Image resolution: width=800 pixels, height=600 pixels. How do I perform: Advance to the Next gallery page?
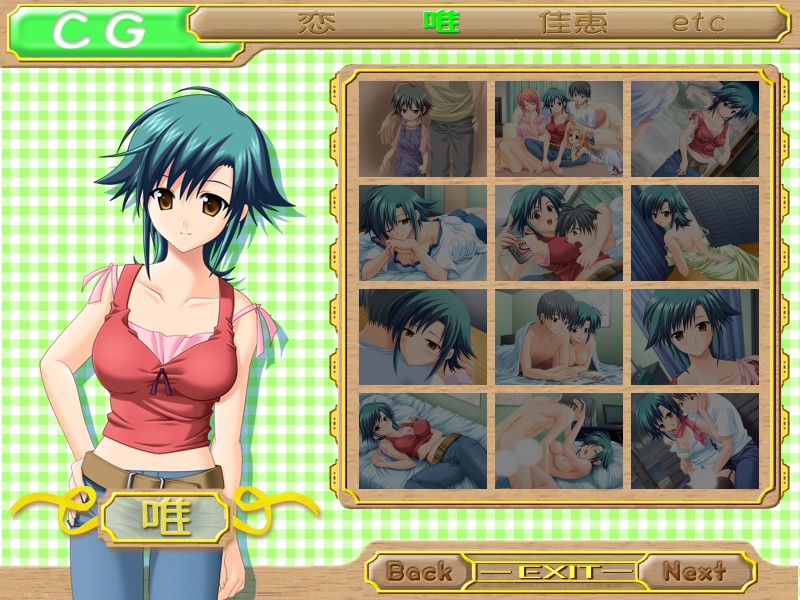(695, 572)
